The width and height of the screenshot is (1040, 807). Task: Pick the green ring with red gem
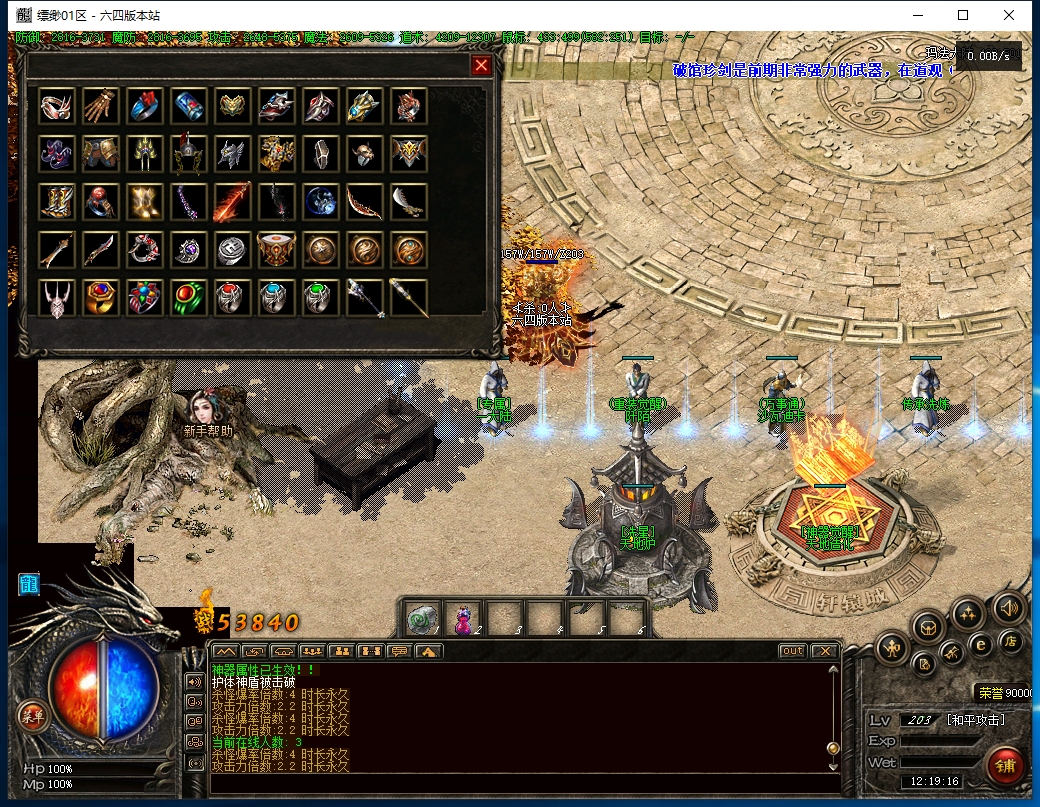tap(187, 298)
